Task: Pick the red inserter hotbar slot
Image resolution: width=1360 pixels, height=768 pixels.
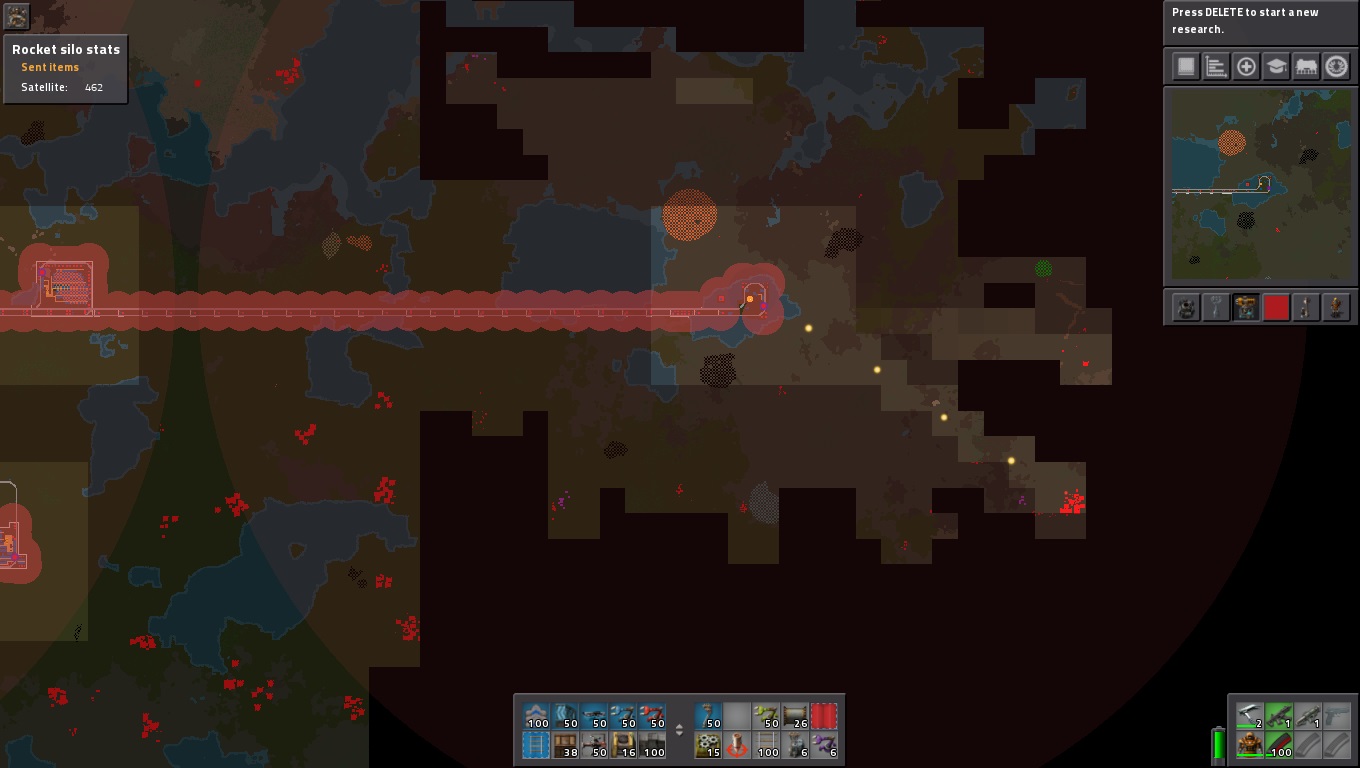Action: pyautogui.click(x=652, y=716)
